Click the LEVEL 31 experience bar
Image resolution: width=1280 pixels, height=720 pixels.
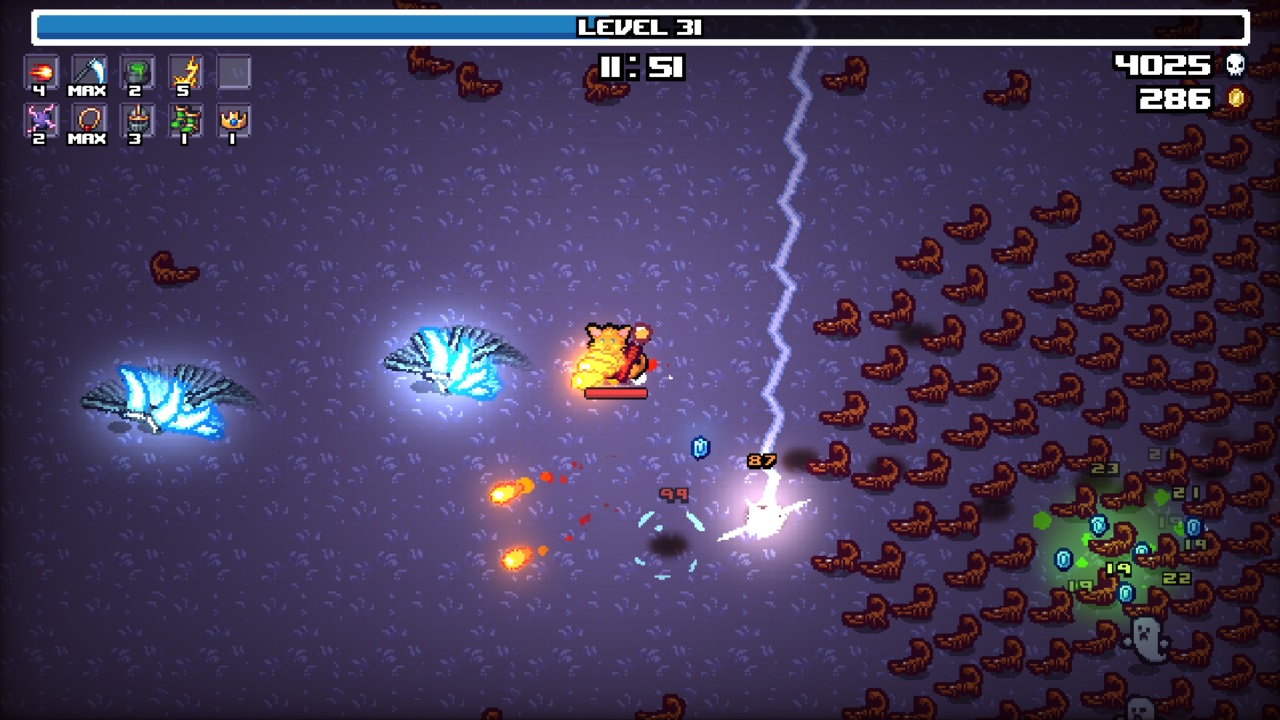tap(640, 28)
